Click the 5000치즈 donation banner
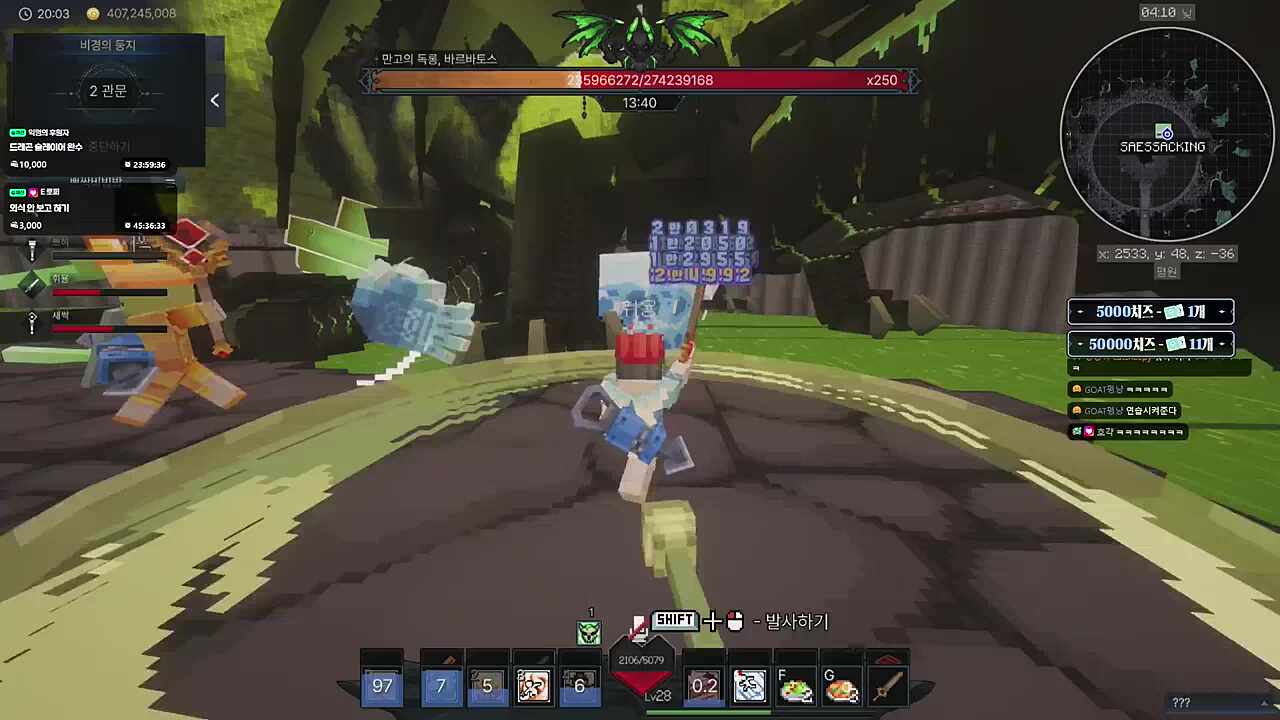Image resolution: width=1280 pixels, height=720 pixels. point(1150,312)
